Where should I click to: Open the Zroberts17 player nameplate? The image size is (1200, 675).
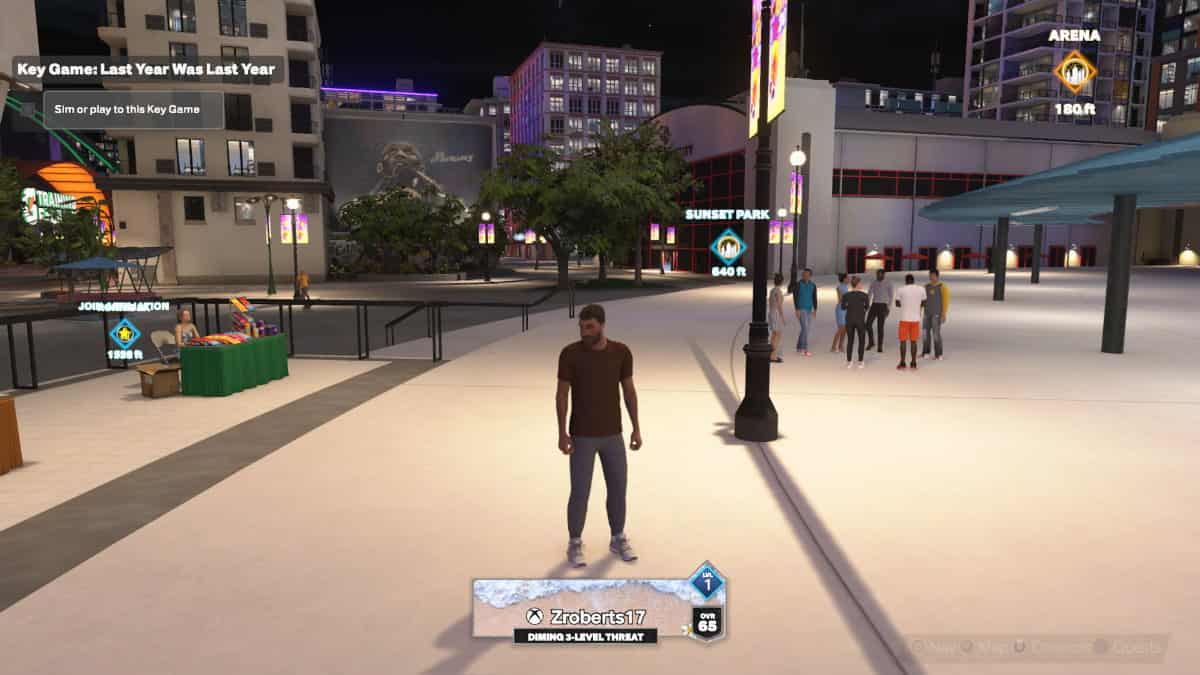pyautogui.click(x=585, y=609)
